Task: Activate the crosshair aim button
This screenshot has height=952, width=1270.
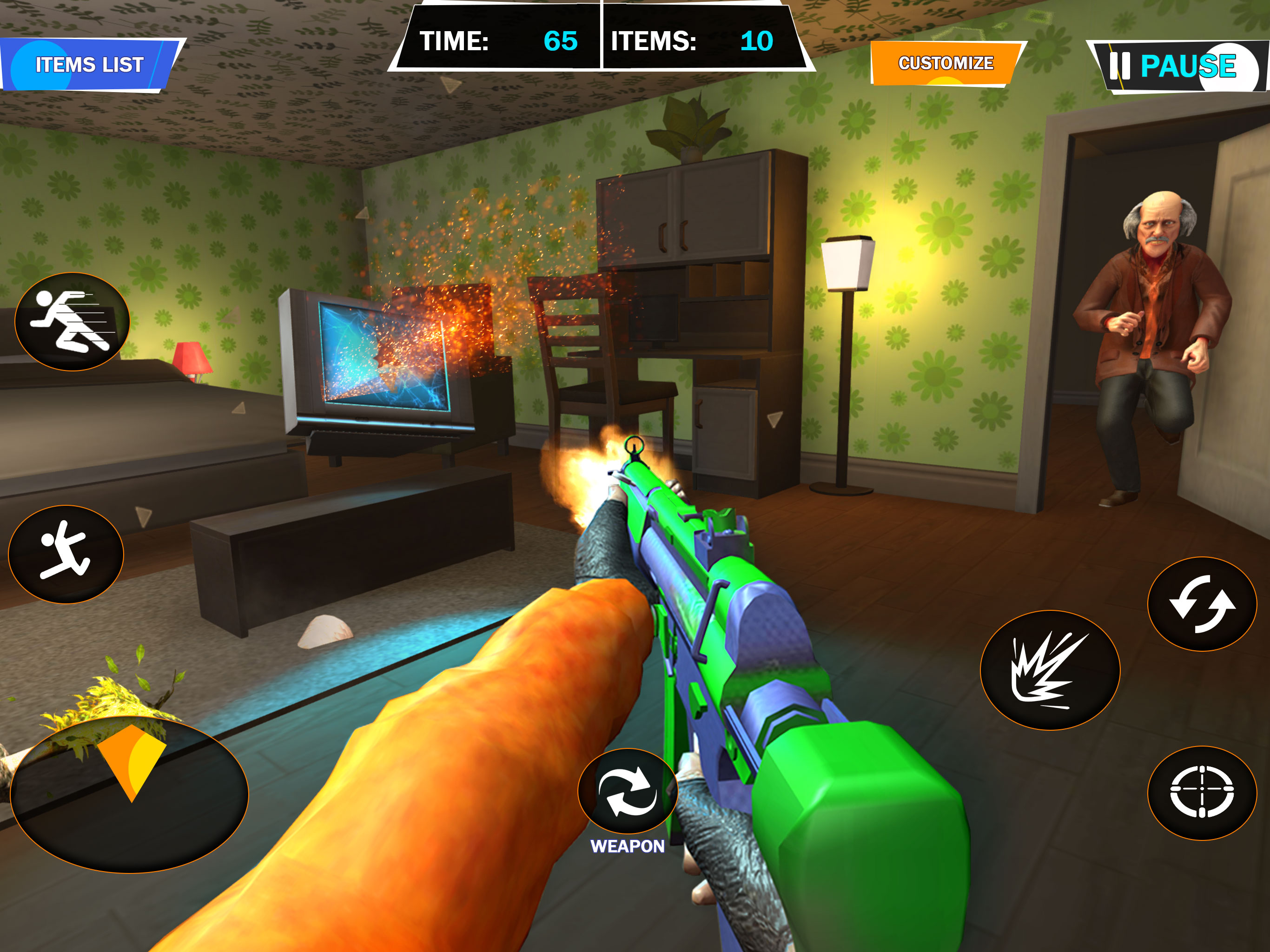Action: 1202,793
